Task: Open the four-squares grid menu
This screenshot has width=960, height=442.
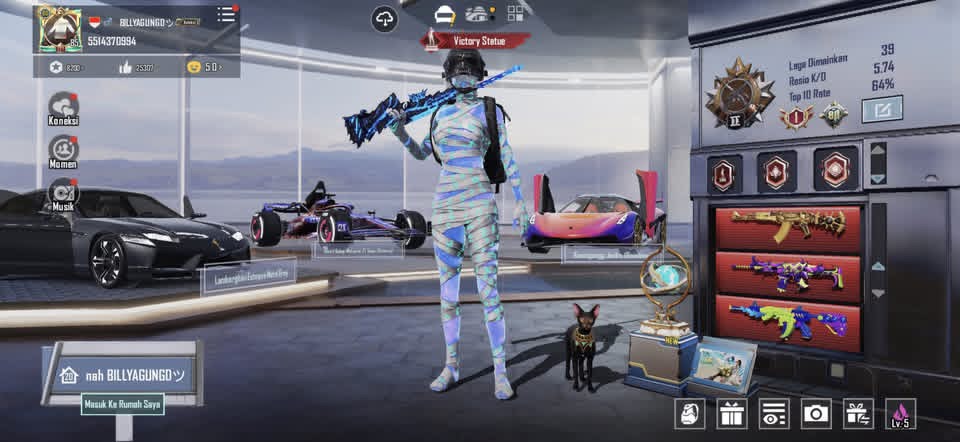Action: tap(515, 14)
